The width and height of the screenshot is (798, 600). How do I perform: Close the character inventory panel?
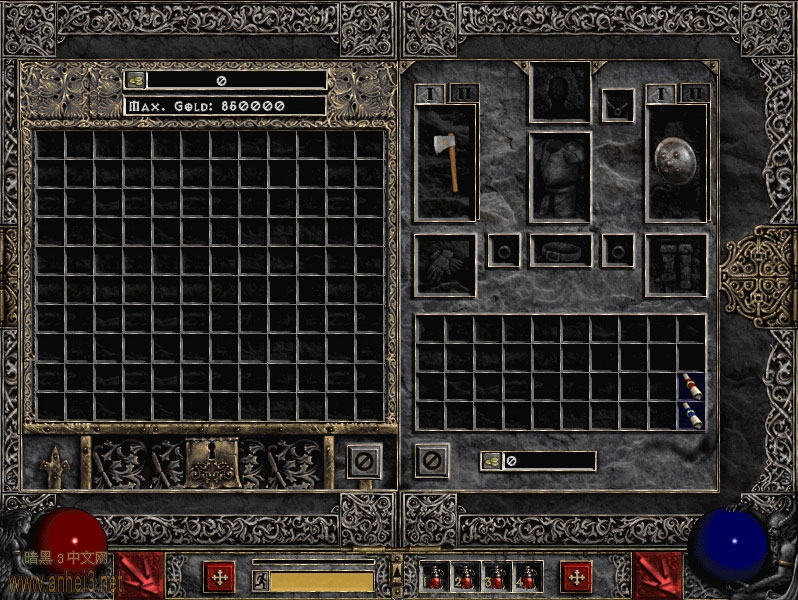coord(432,460)
